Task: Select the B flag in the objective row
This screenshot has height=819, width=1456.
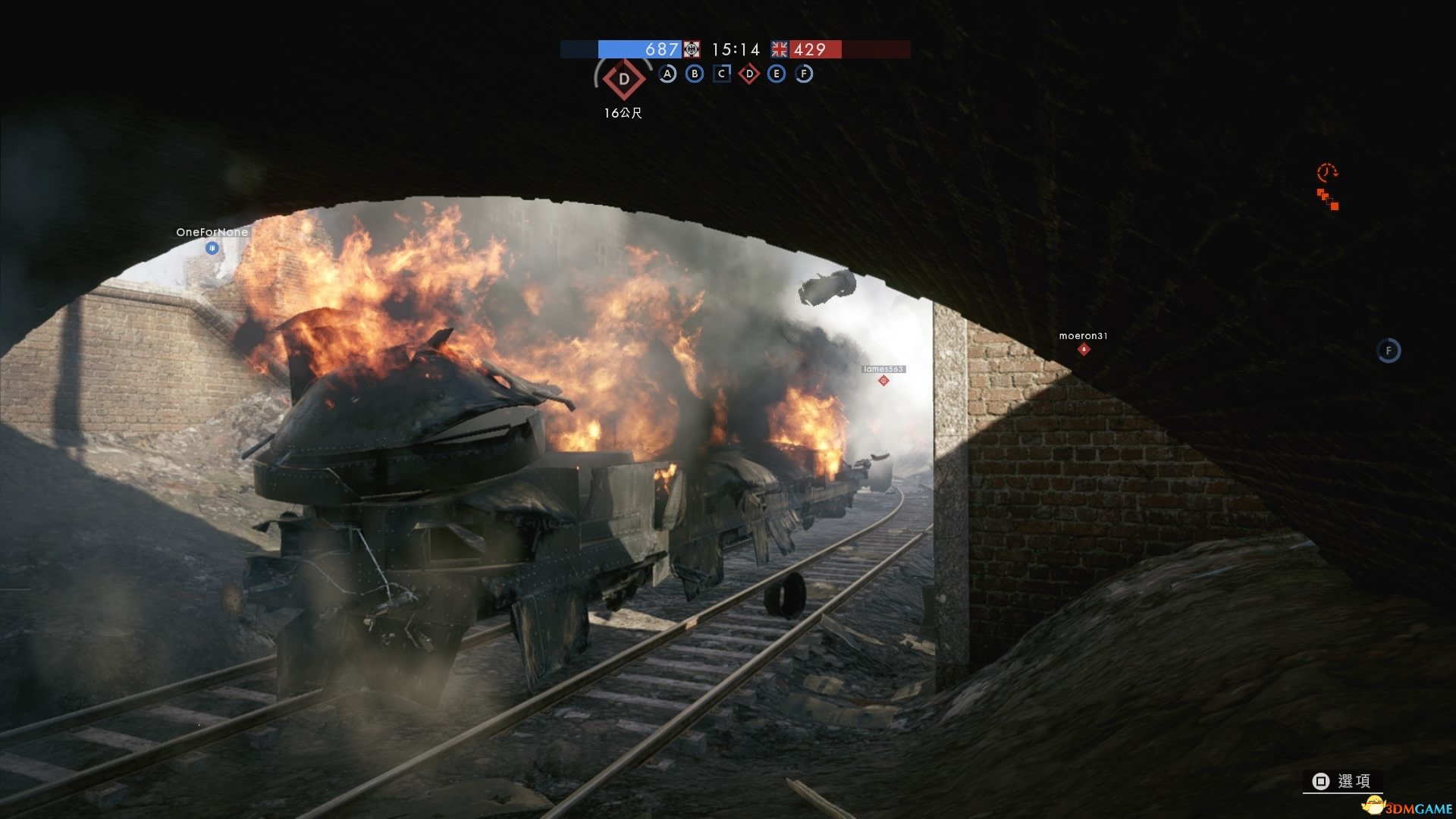Action: coord(695,74)
